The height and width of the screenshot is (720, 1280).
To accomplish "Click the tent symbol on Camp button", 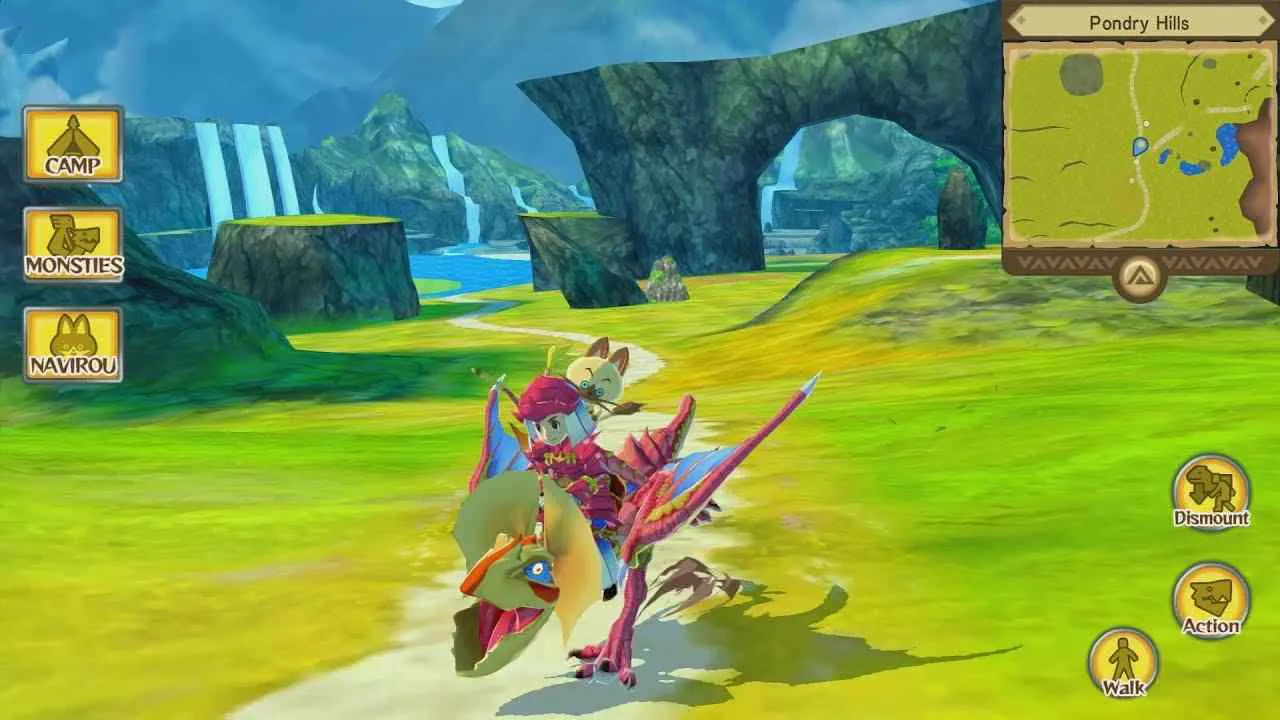I will point(74,138).
